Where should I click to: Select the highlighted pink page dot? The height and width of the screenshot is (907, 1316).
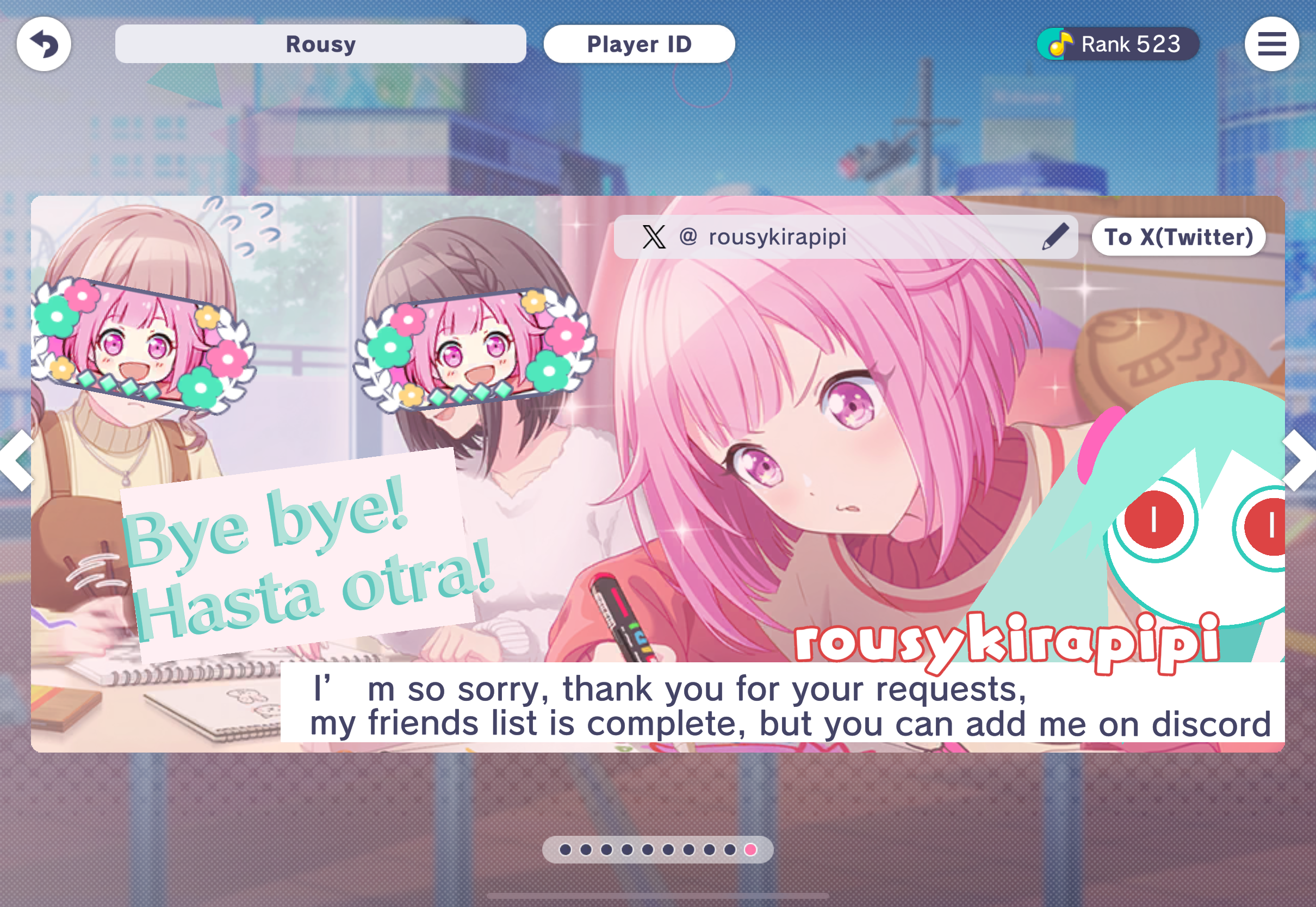click(750, 849)
